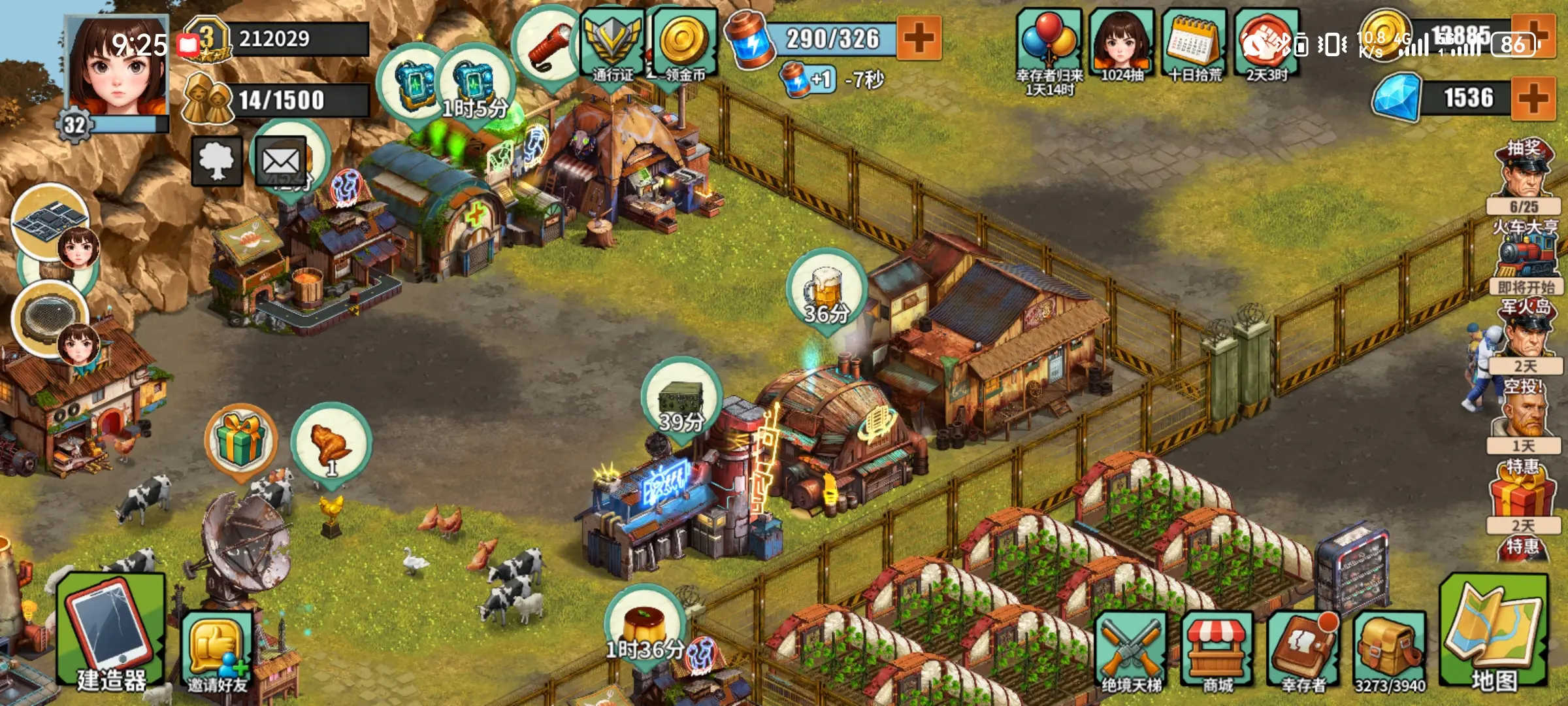The height and width of the screenshot is (706, 1568).
Task: Open the 抽奖 lottery with the officer portrait
Action: 1524,173
